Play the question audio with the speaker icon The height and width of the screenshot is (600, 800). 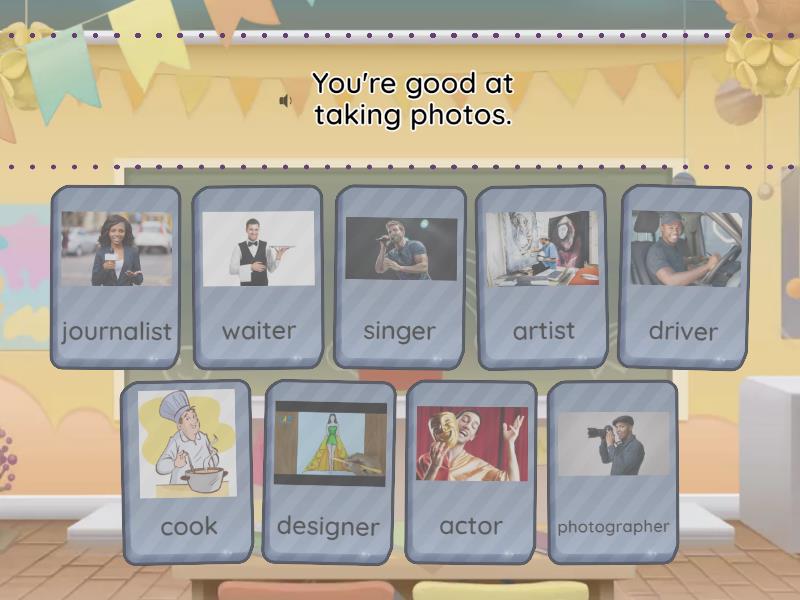pos(286,101)
